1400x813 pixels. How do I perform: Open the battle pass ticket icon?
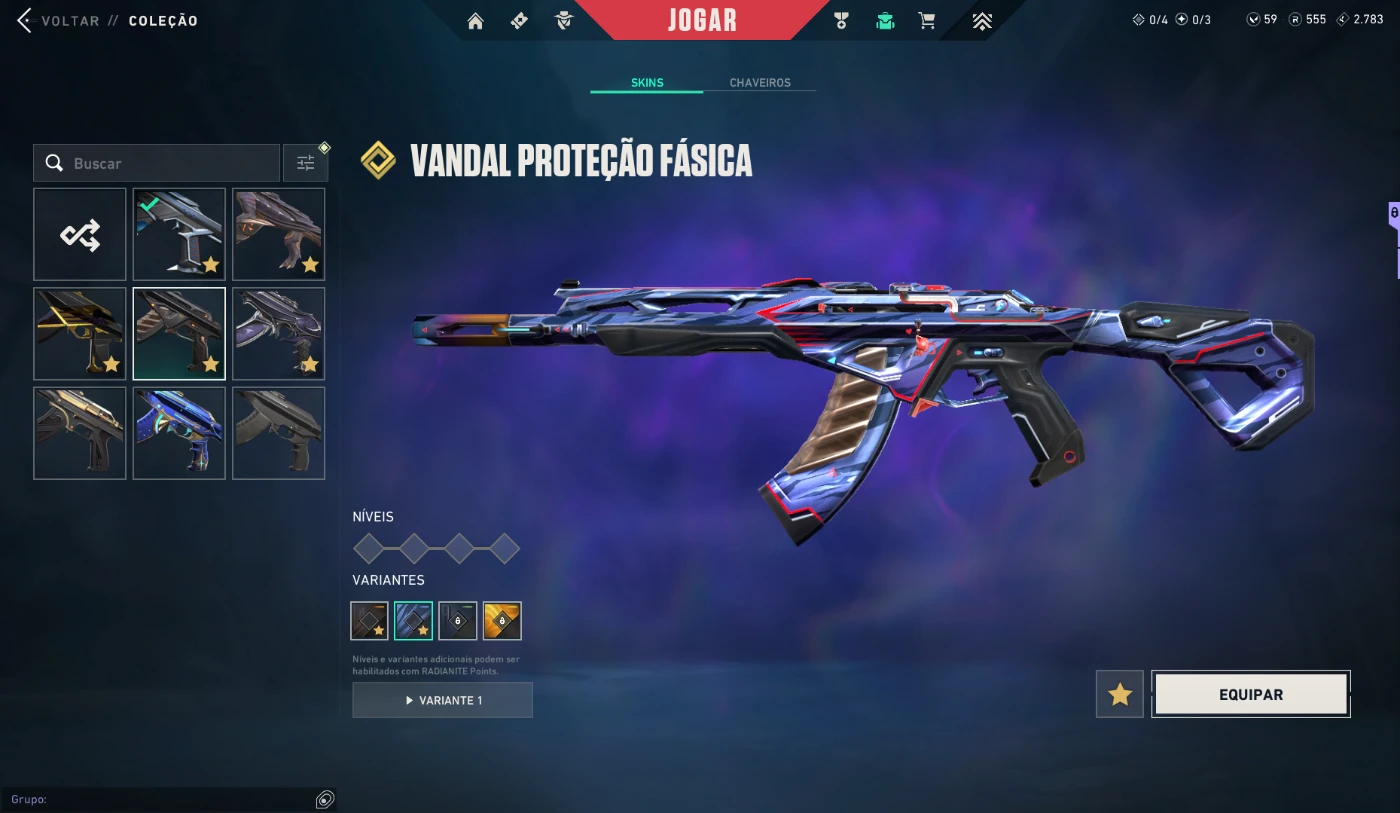coord(519,21)
